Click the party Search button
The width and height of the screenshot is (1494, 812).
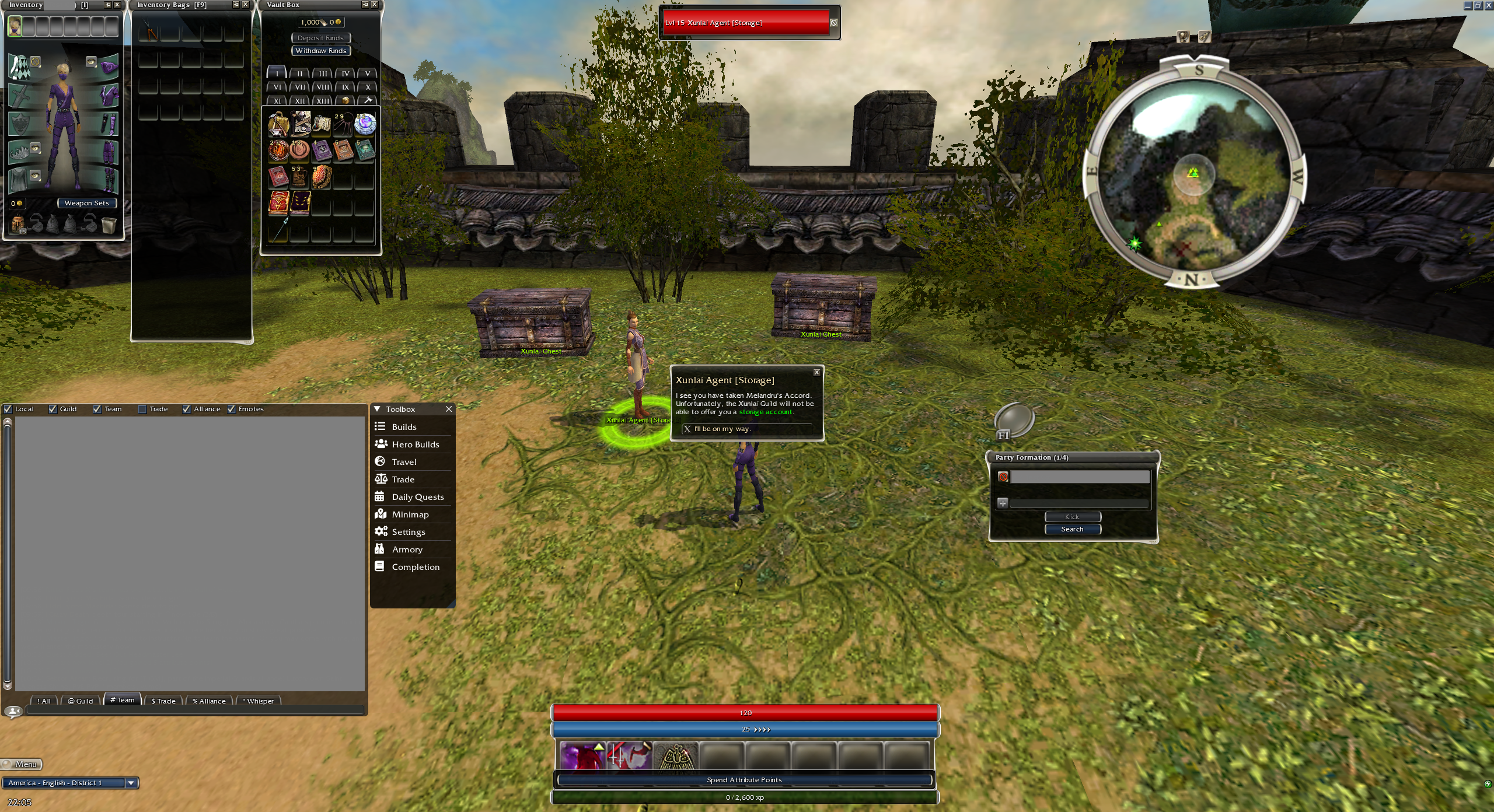pyautogui.click(x=1072, y=529)
